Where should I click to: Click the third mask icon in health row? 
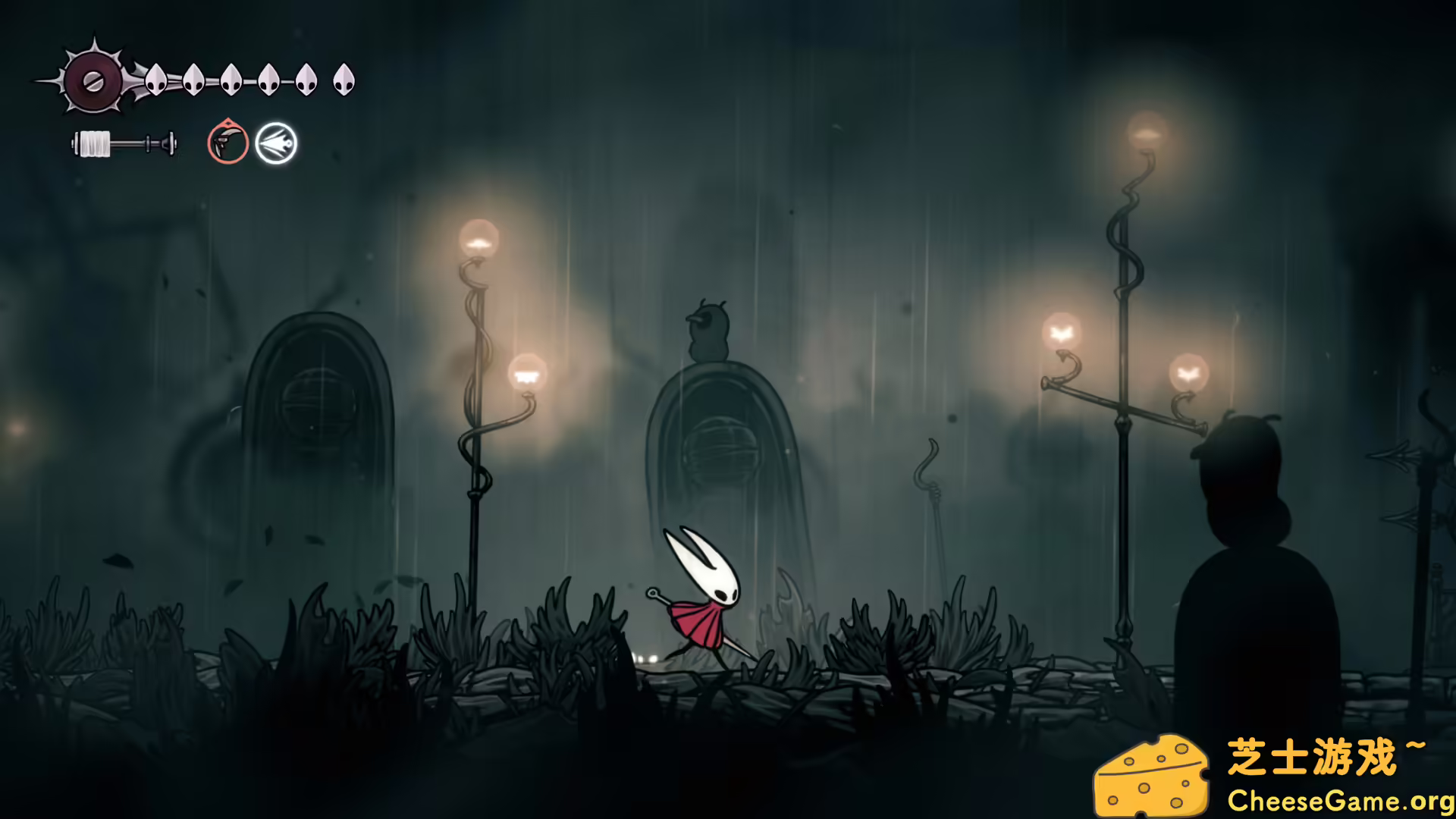tap(231, 80)
